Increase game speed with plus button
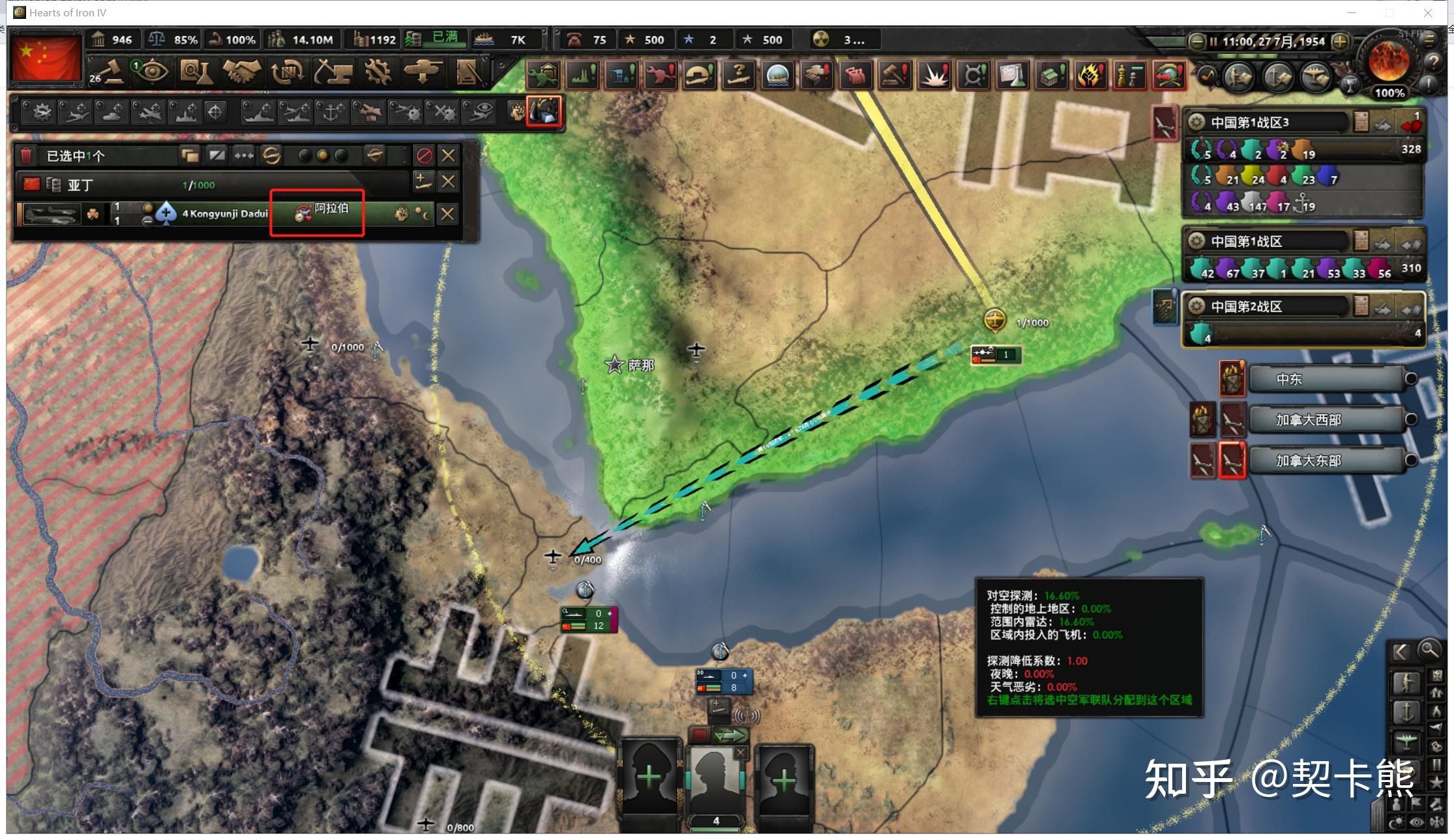 click(1340, 42)
